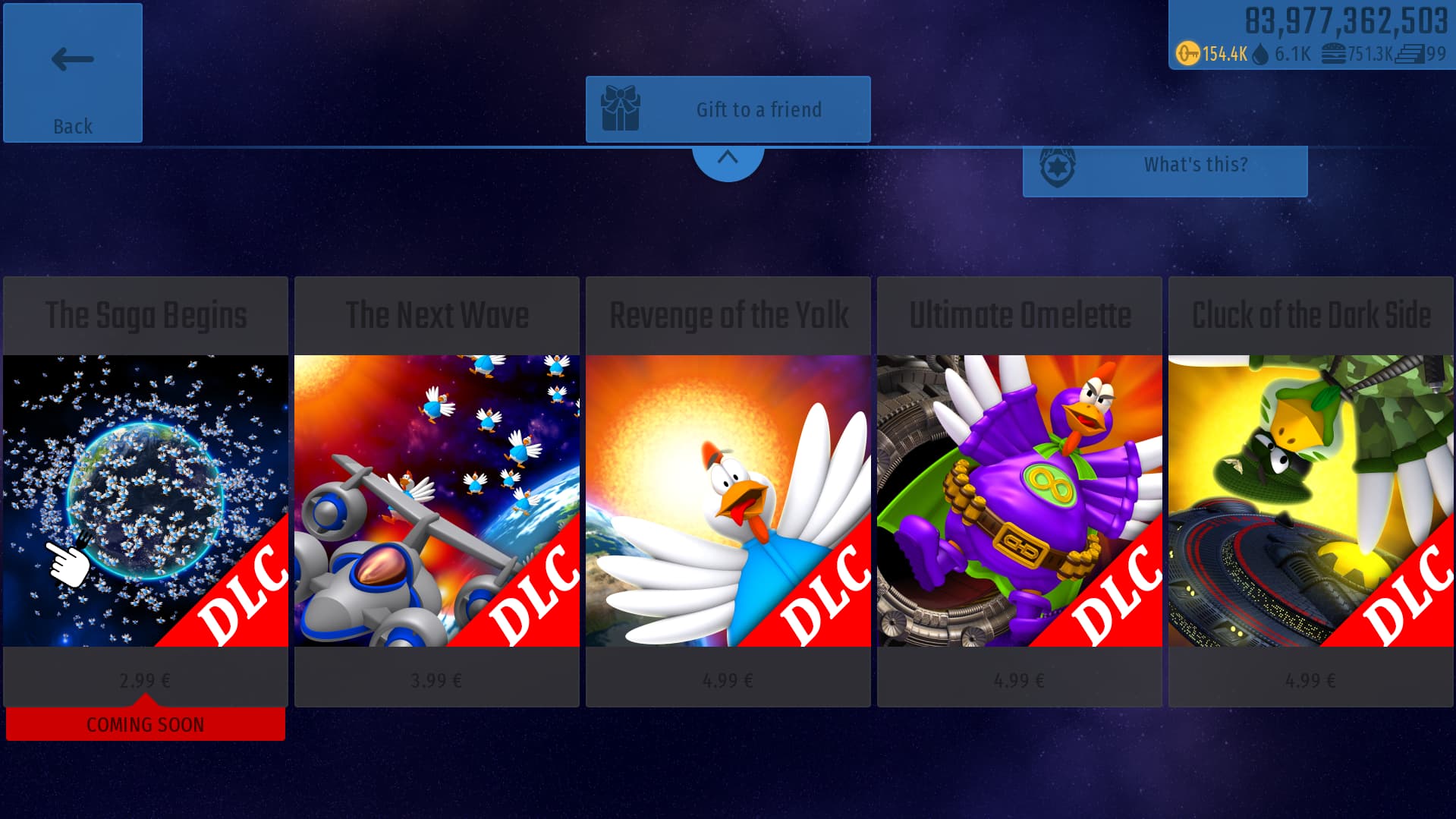The width and height of the screenshot is (1456, 819).
Task: Select The Saga Begins DLC card
Action: tap(146, 492)
